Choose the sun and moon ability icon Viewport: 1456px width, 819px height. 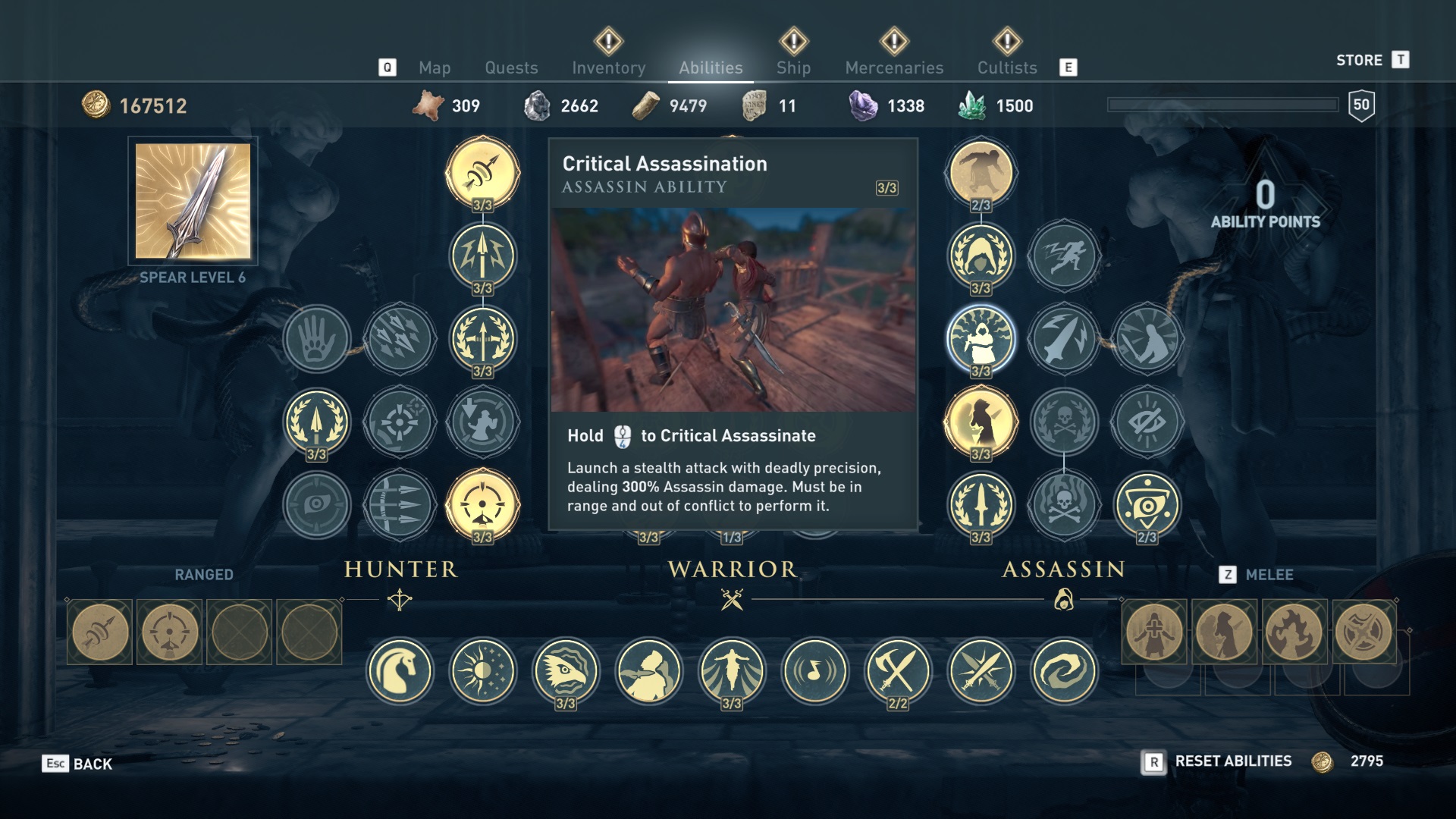click(x=483, y=671)
